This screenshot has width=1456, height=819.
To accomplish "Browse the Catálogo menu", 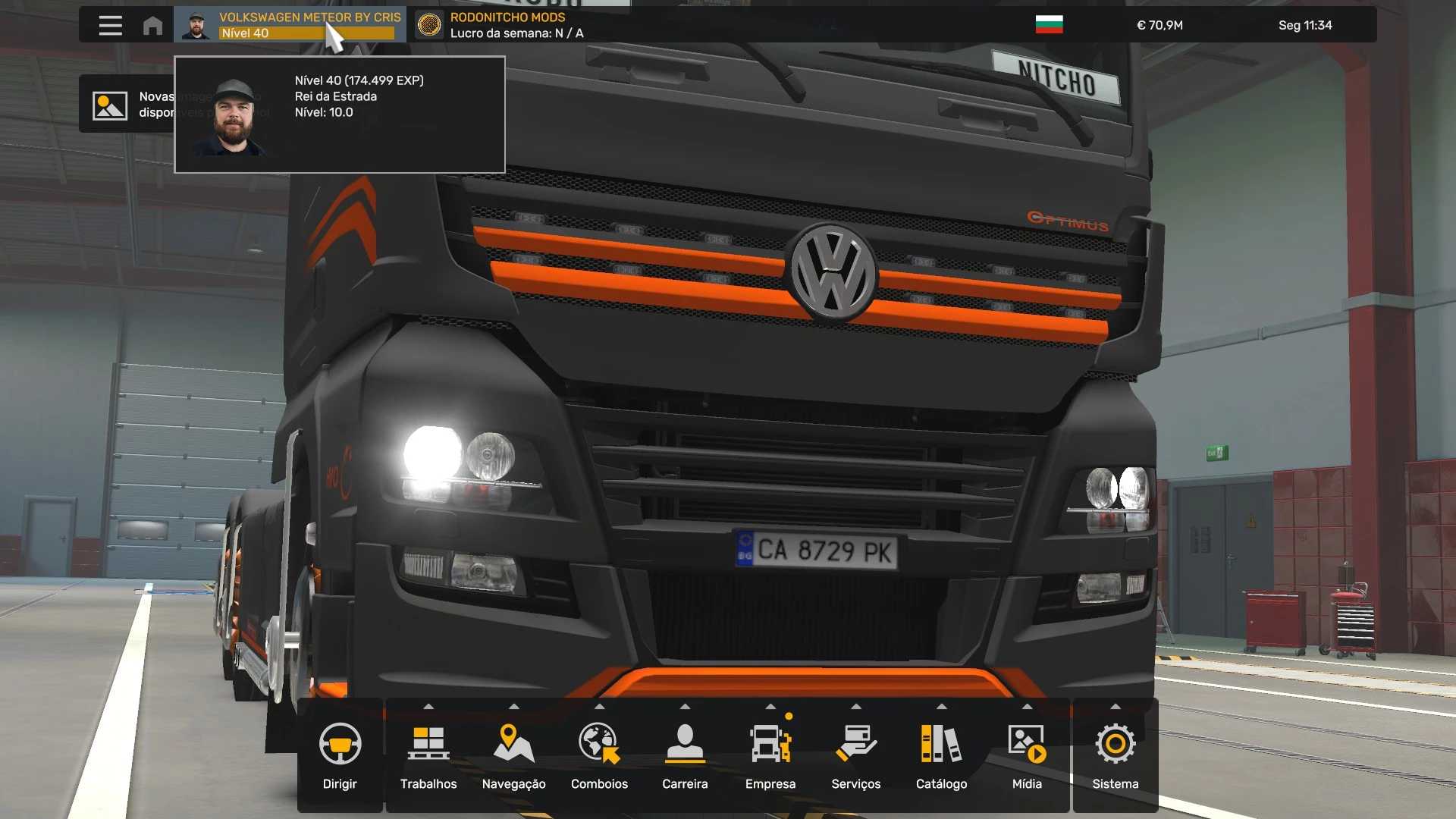I will click(x=941, y=755).
